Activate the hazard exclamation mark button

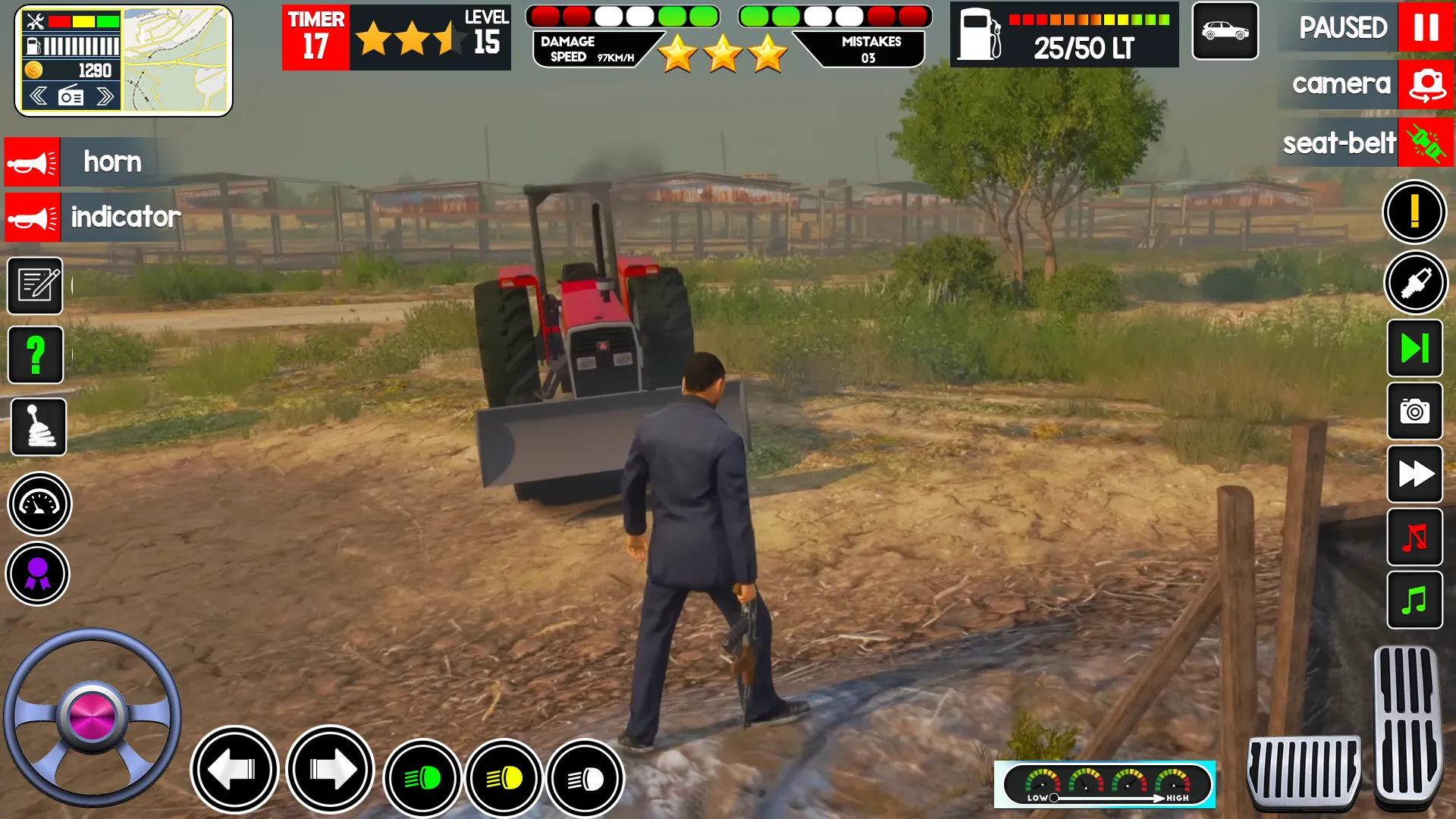point(1414,212)
